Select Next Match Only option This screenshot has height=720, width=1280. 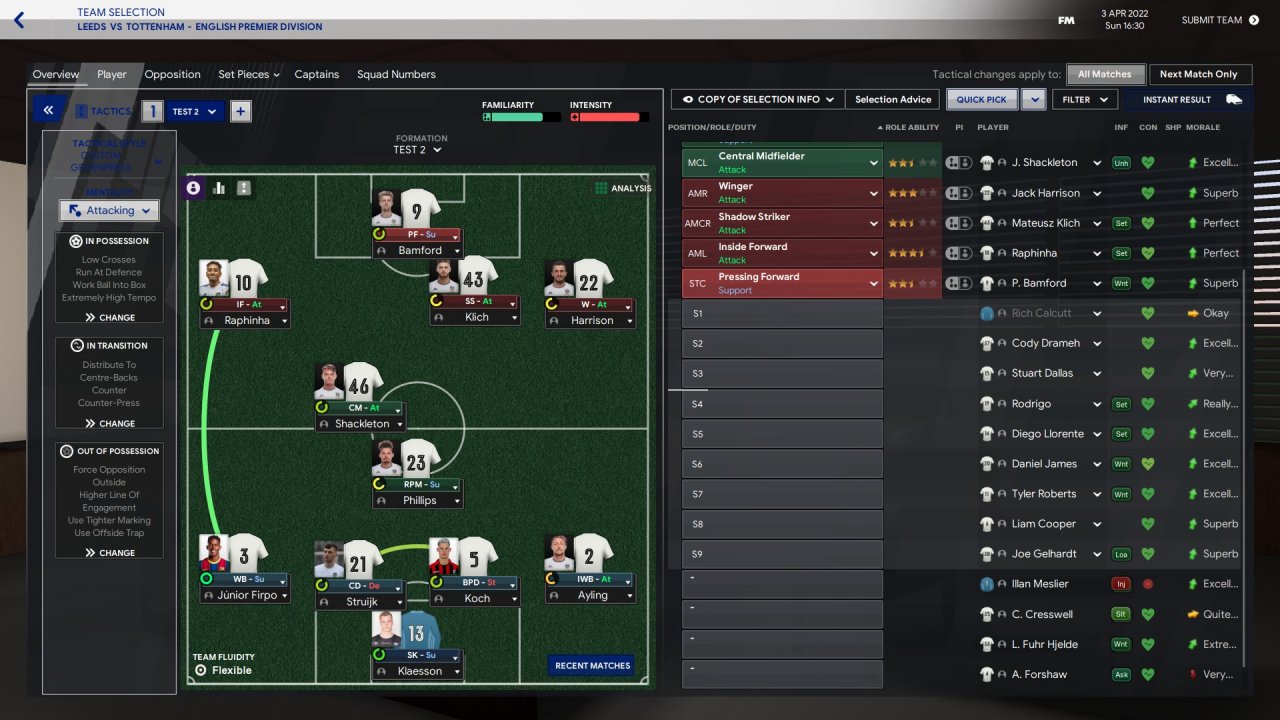[x=1198, y=74]
